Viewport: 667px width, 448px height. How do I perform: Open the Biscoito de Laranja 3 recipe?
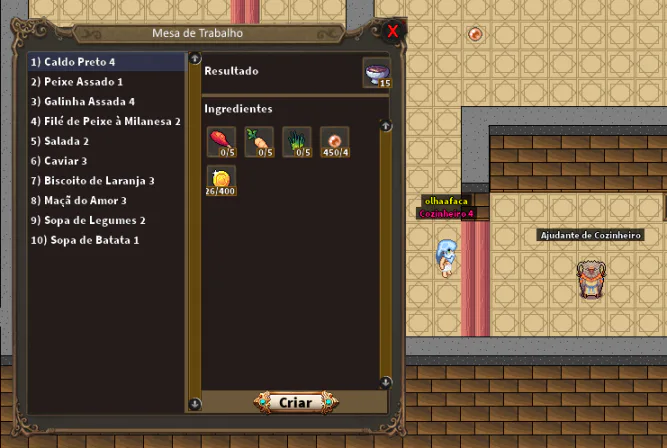[92, 181]
